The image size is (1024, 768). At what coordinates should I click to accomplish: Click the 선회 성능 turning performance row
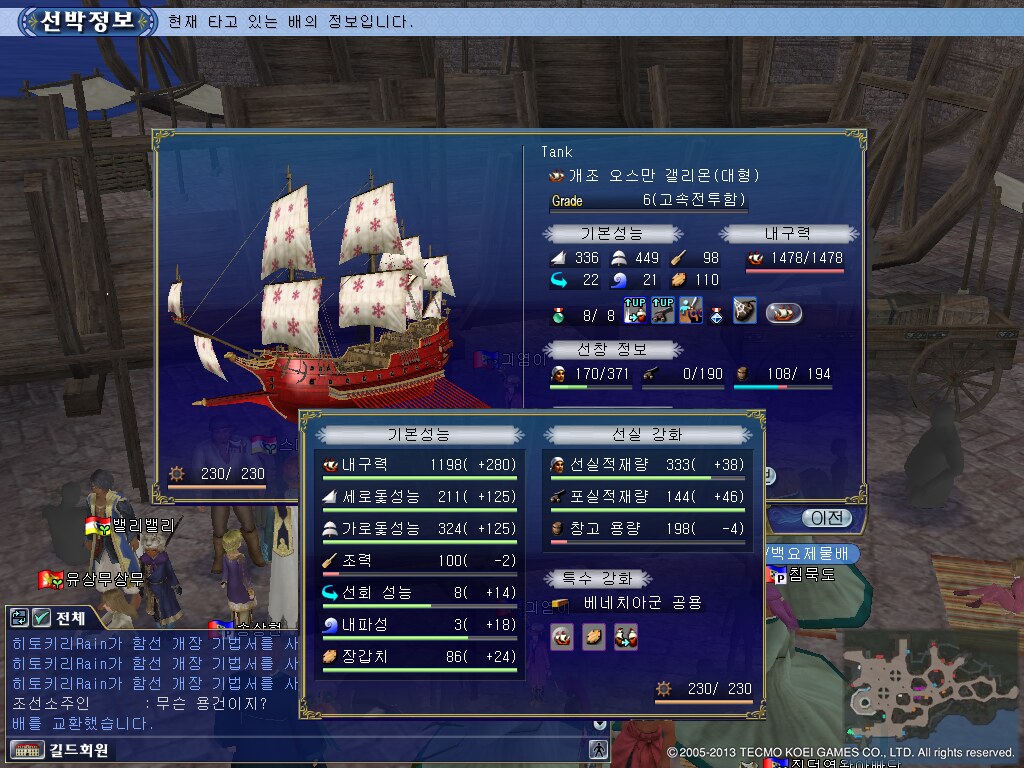418,593
